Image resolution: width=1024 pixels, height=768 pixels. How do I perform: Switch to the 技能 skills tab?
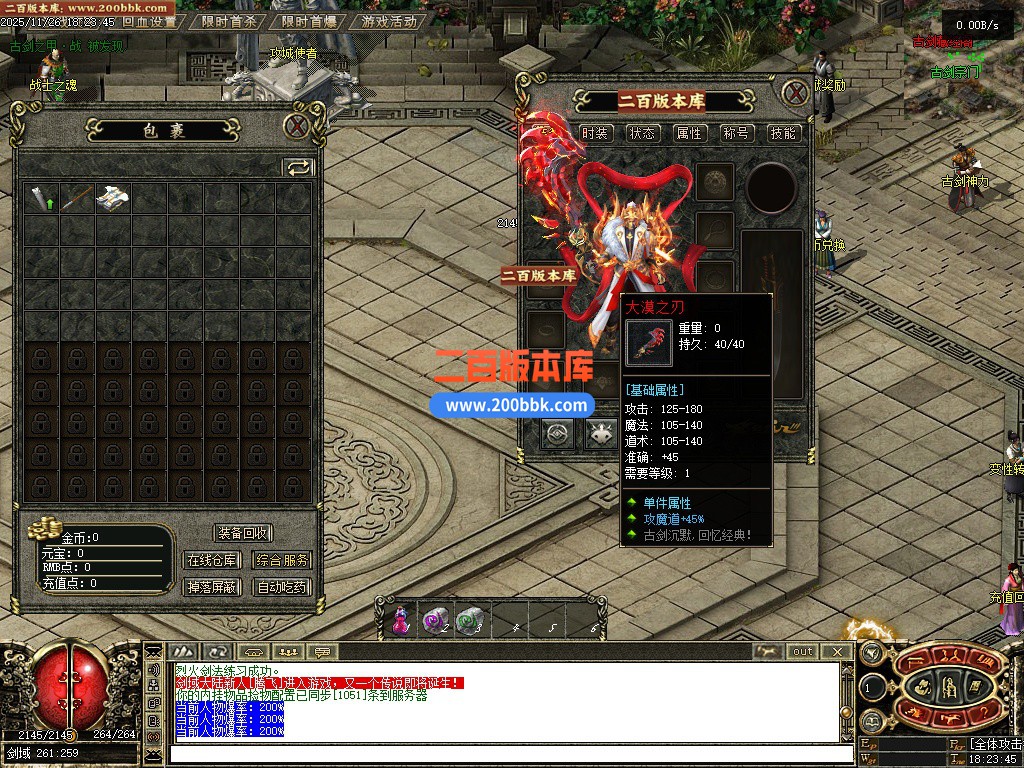tap(783, 133)
